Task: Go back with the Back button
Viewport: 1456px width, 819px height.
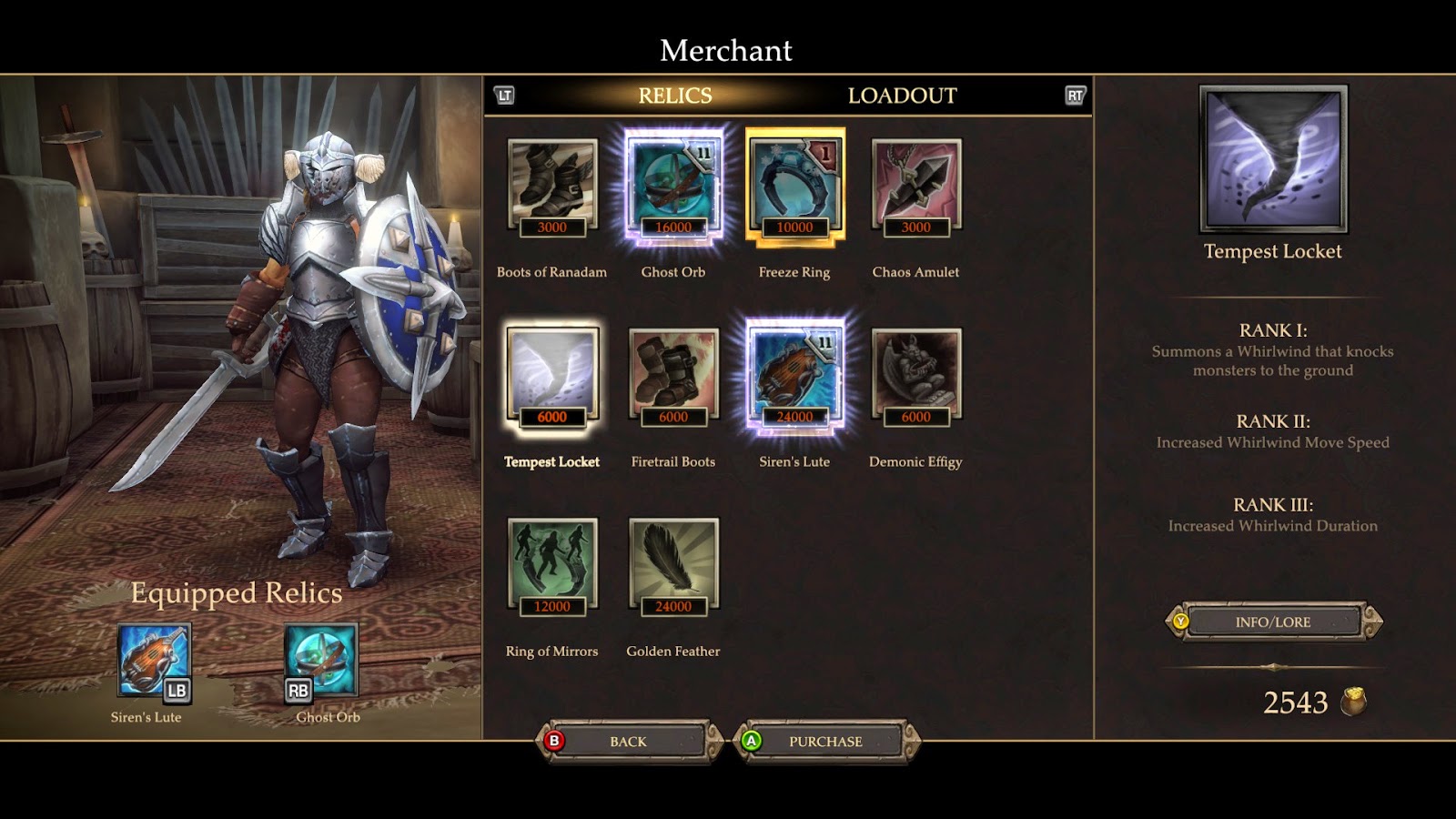Action: [628, 742]
